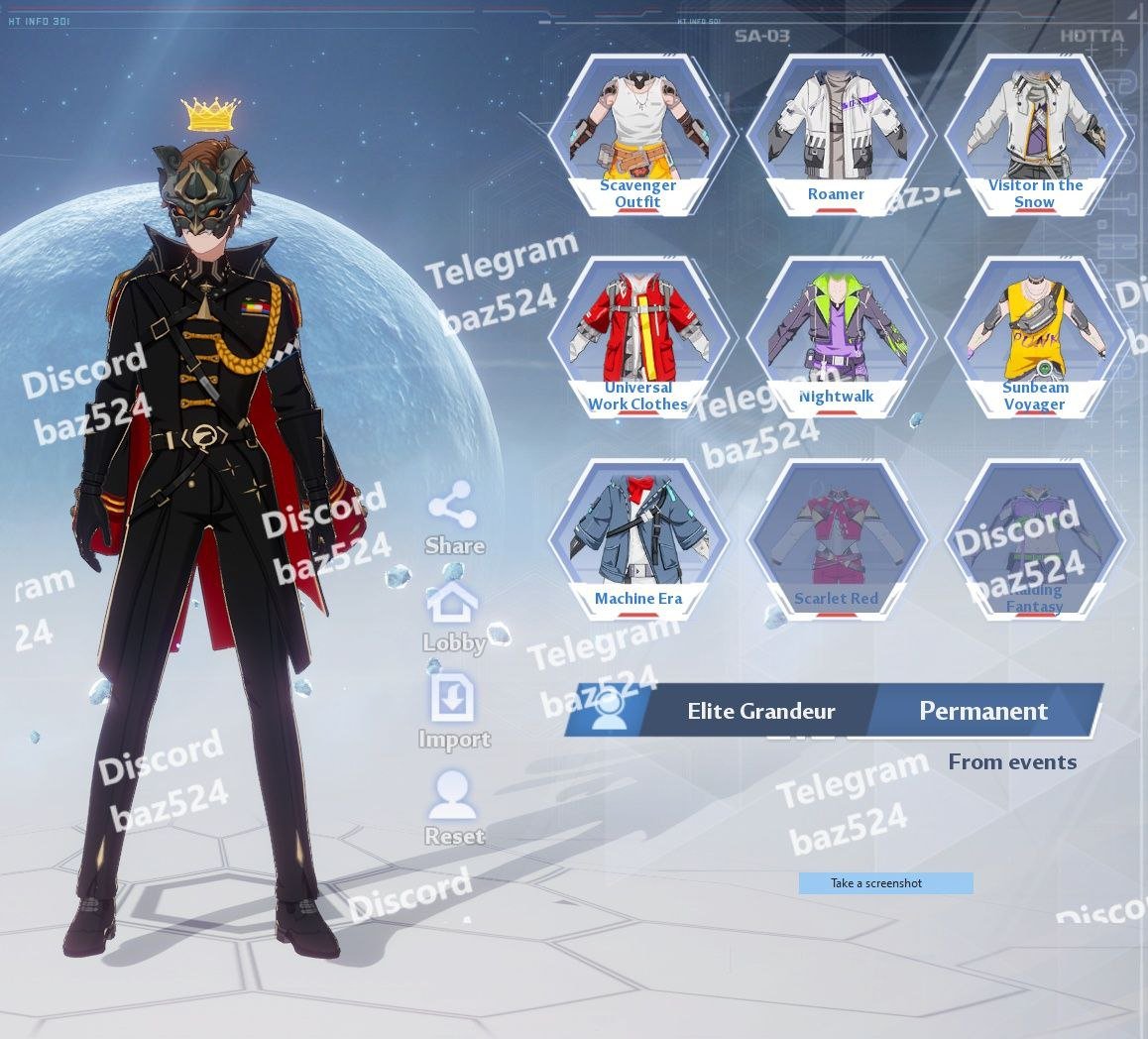Open the Elite Grandeur tab
The image size is (1148, 1039).
(760, 711)
